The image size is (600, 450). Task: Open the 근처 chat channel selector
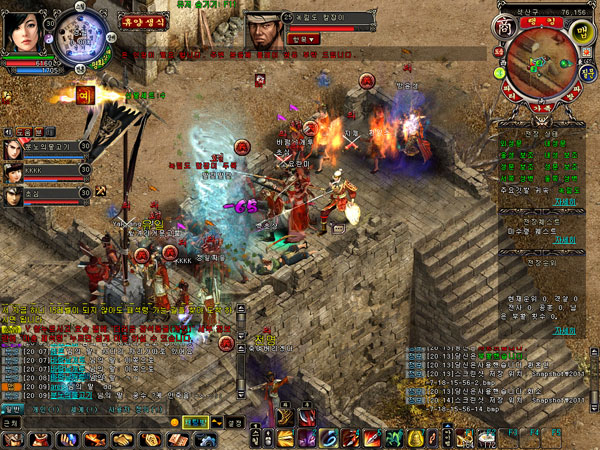12,423
